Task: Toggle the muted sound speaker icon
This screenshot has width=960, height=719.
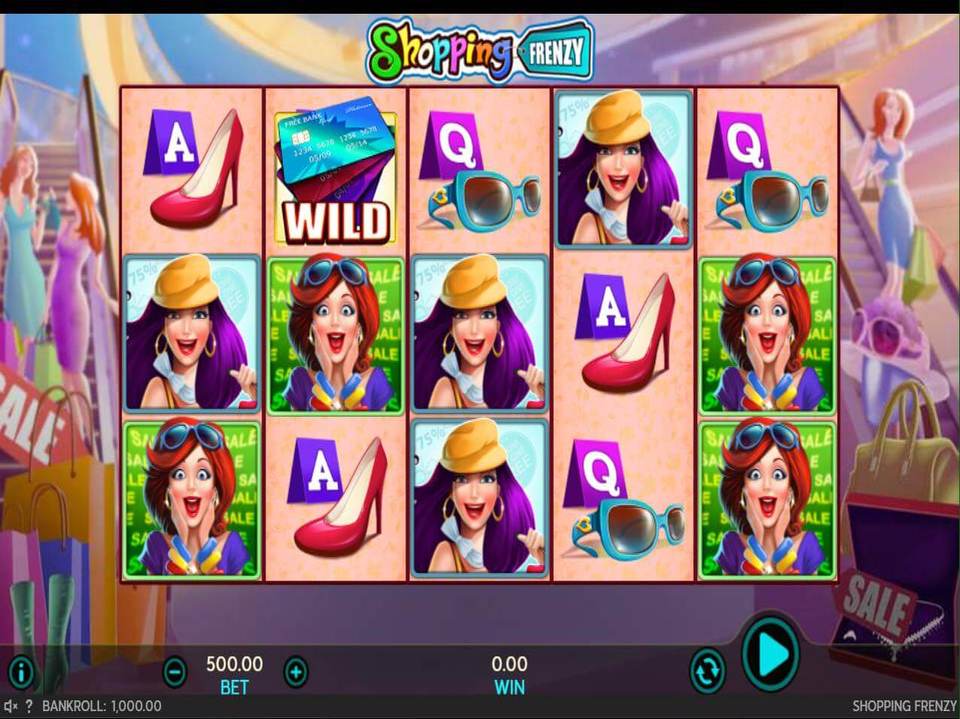Action: 11,706
